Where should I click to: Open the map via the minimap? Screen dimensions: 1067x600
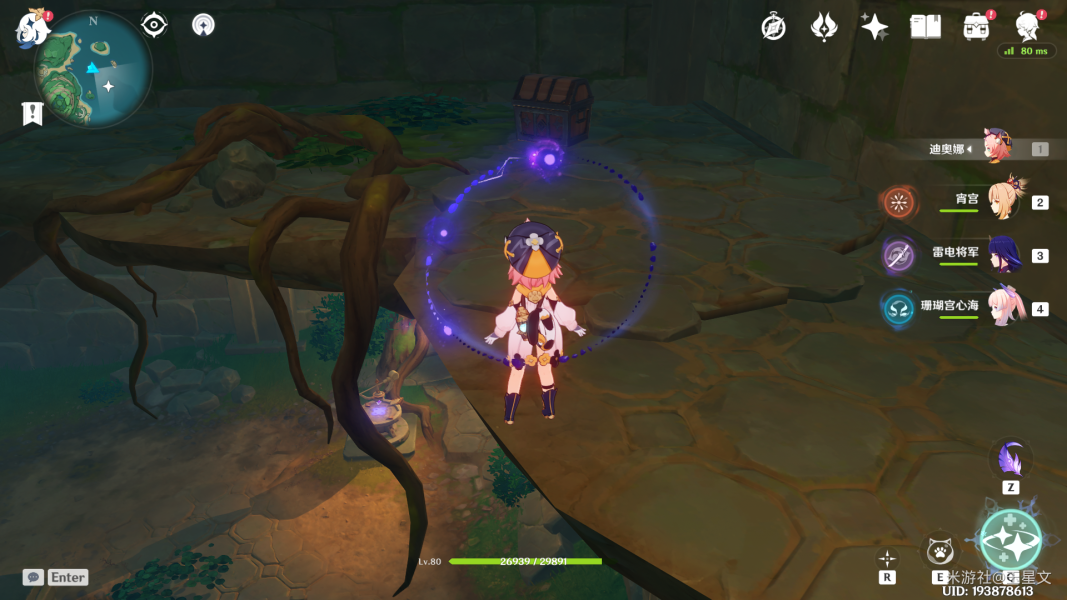coord(93,70)
